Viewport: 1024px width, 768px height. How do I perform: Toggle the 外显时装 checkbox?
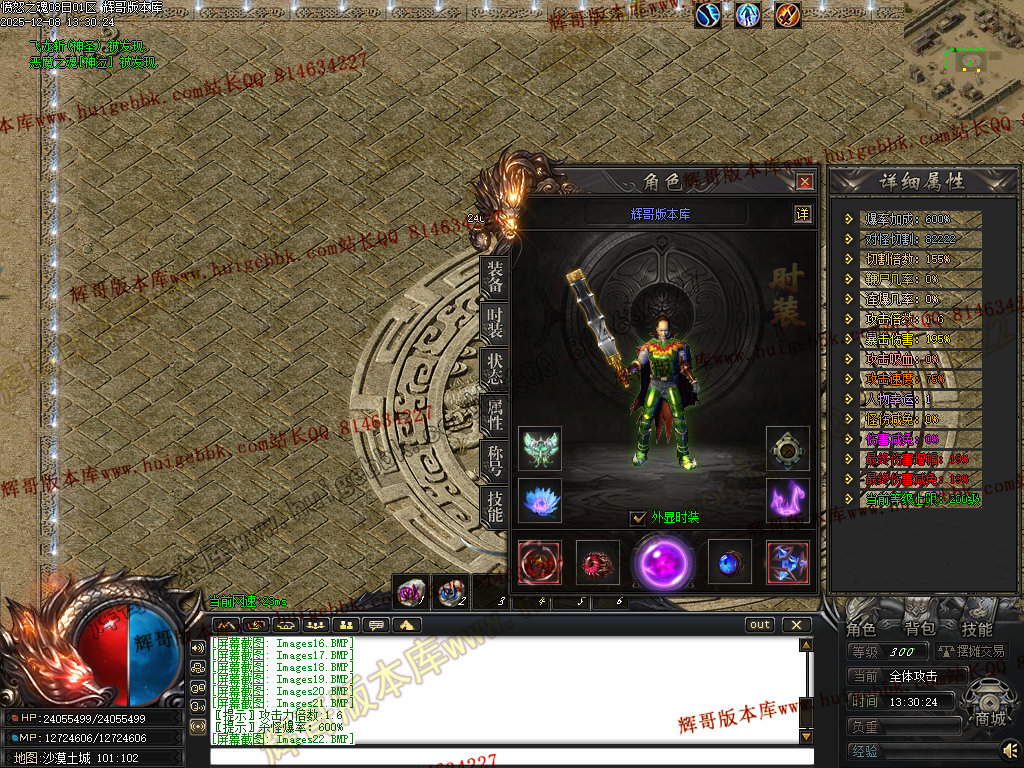click(639, 518)
